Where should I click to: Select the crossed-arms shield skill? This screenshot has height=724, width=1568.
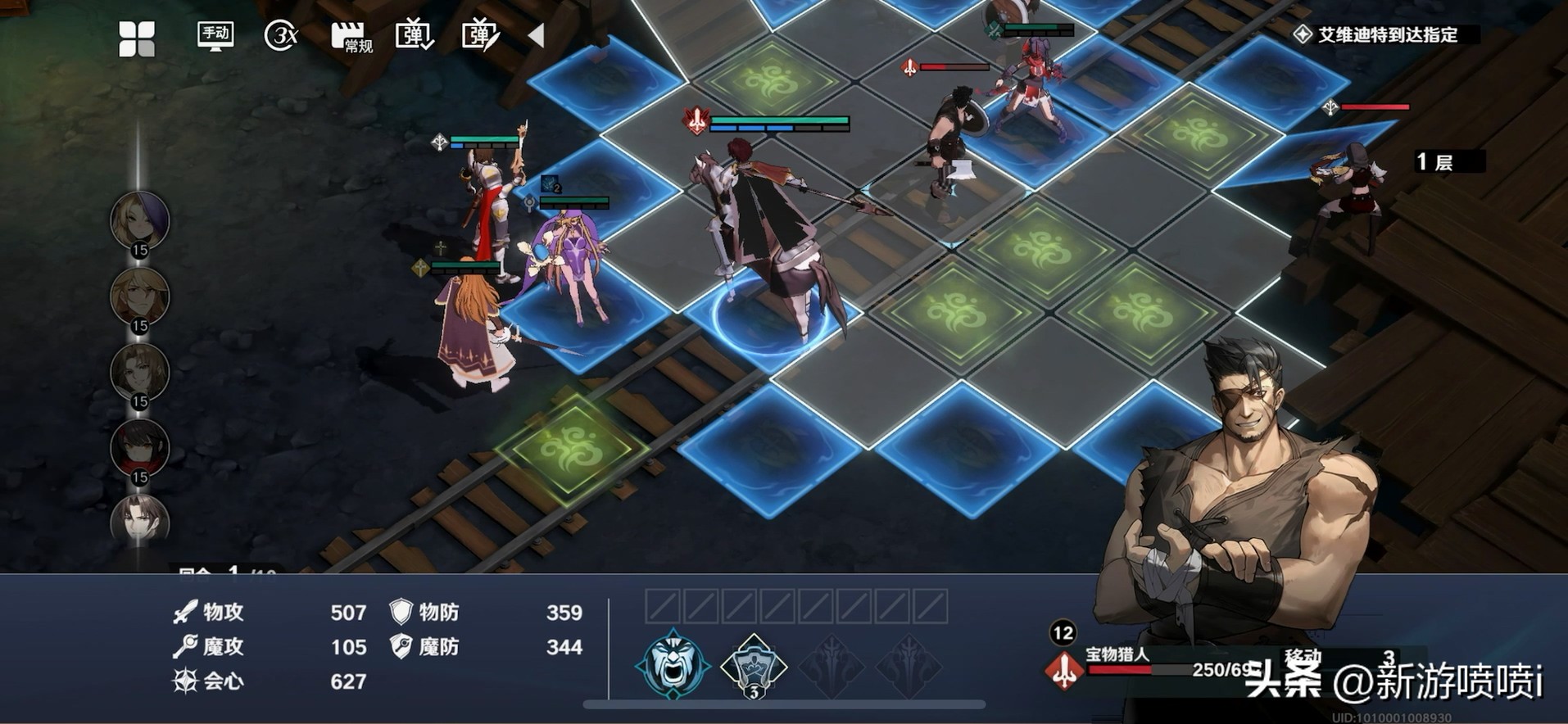tap(753, 665)
